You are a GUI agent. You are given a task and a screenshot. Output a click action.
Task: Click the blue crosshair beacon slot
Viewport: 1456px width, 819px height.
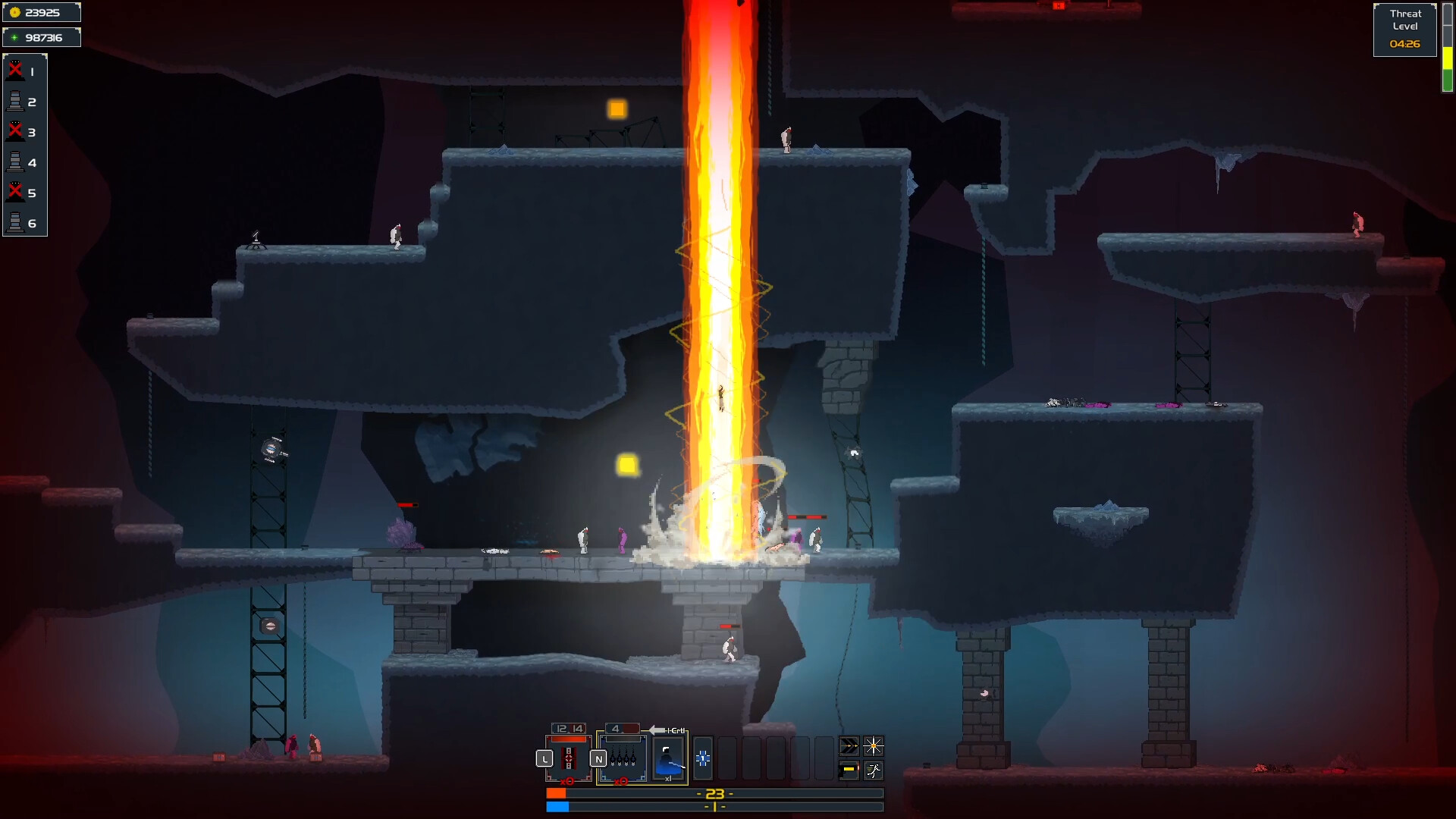[x=704, y=759]
